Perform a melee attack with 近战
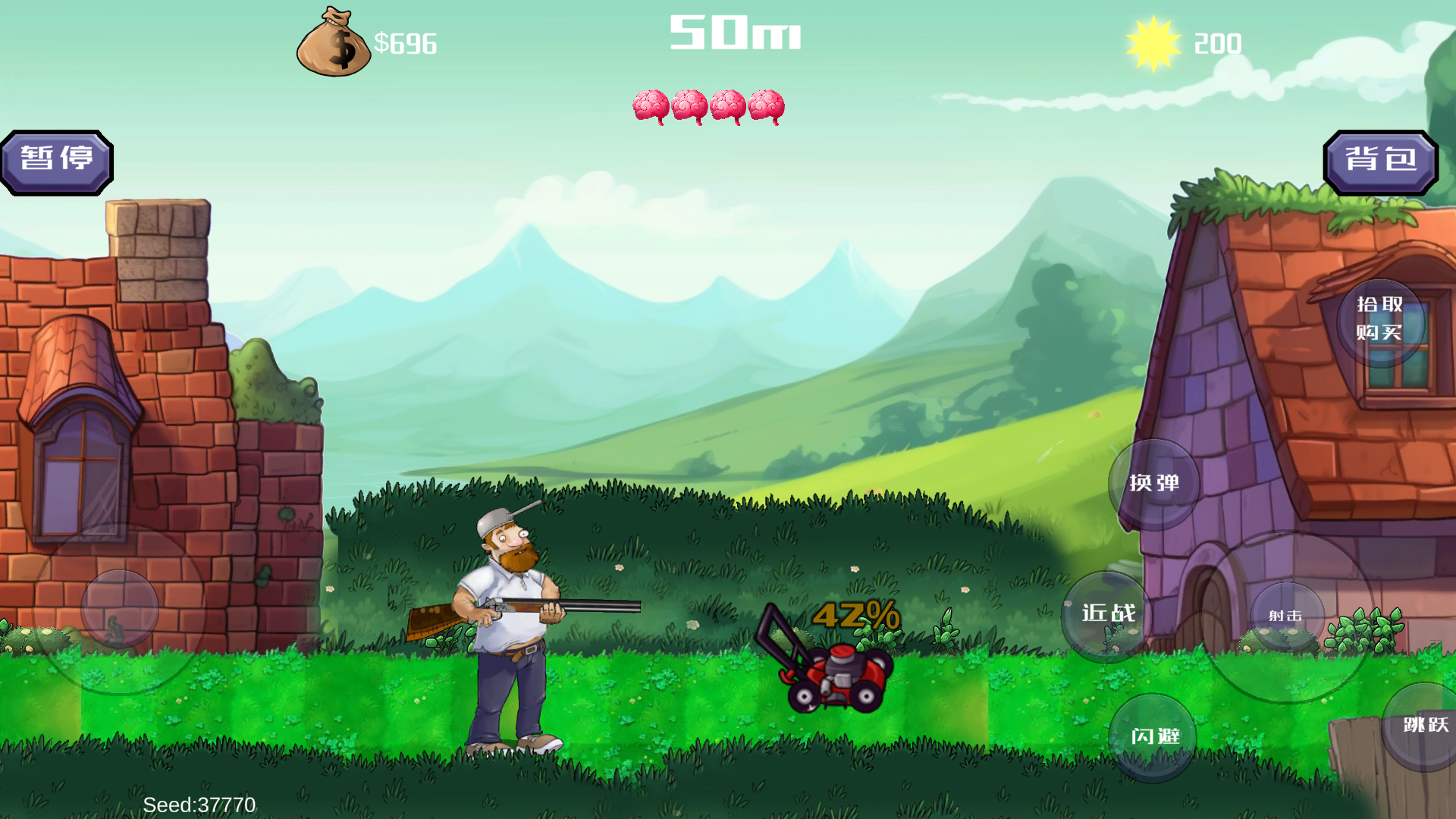The height and width of the screenshot is (819, 1456). coord(1107,614)
